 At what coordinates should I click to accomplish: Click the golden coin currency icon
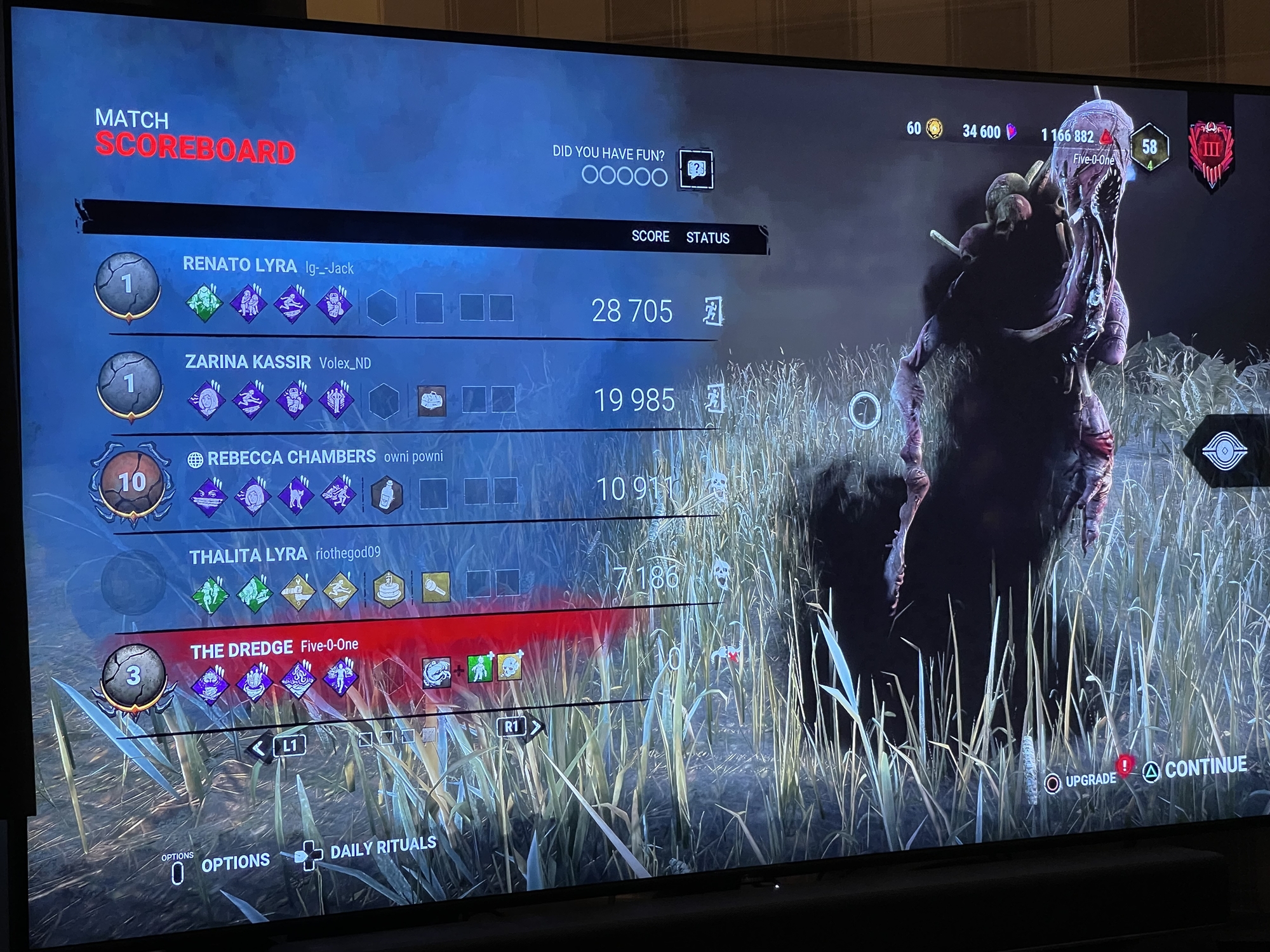click(x=933, y=129)
